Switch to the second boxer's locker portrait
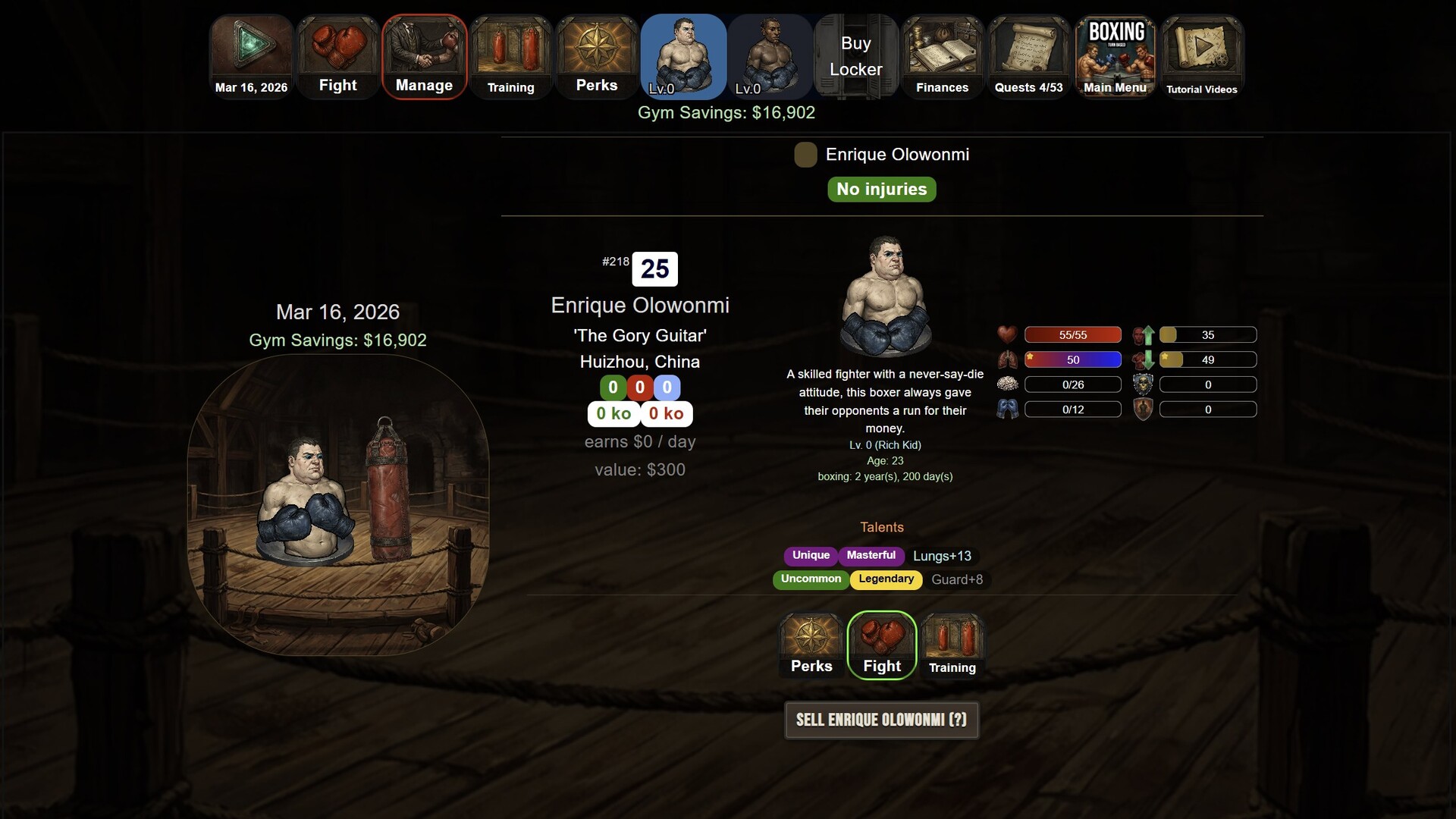 tap(770, 57)
